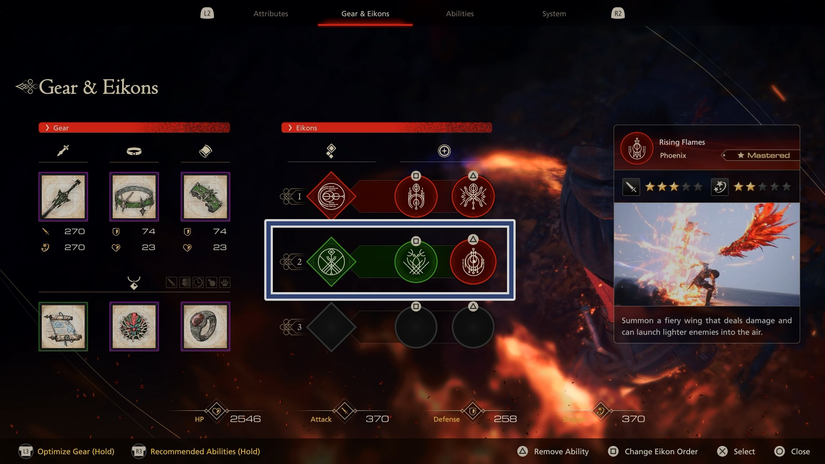Viewport: 825px width, 464px height.
Task: Choose the green belt gear slot
Action: (134, 197)
